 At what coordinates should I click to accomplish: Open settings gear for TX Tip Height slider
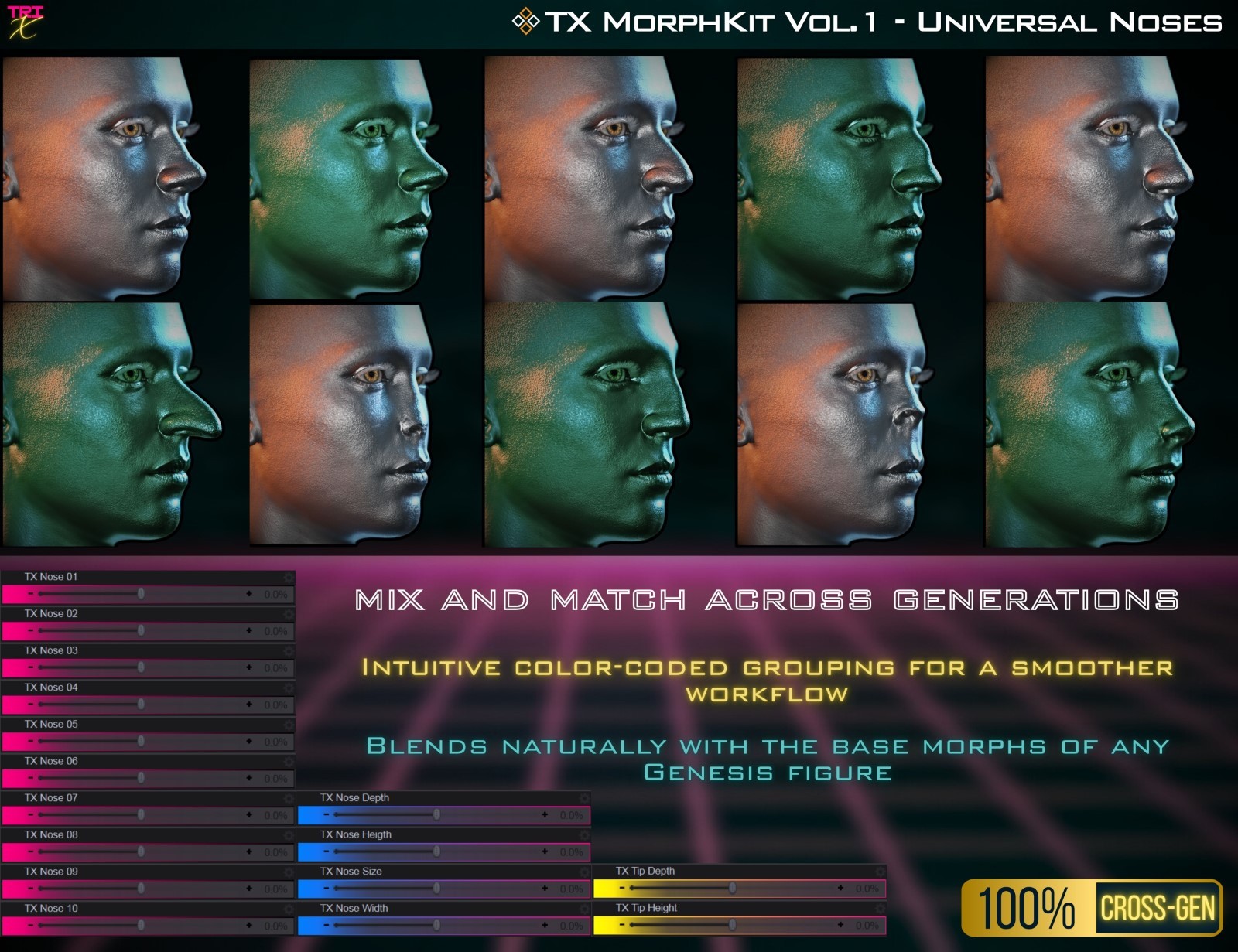(882, 909)
